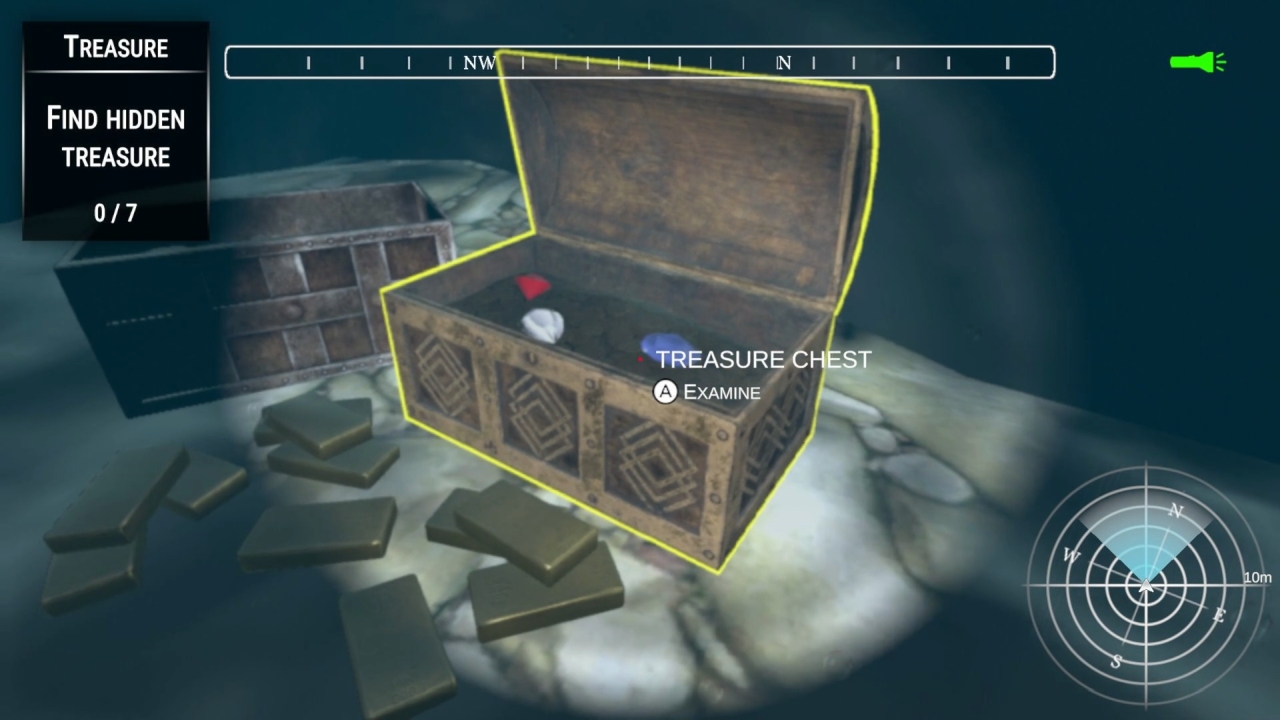This screenshot has height=720, width=1280.
Task: Select the Treasure header tab
Action: [115, 46]
